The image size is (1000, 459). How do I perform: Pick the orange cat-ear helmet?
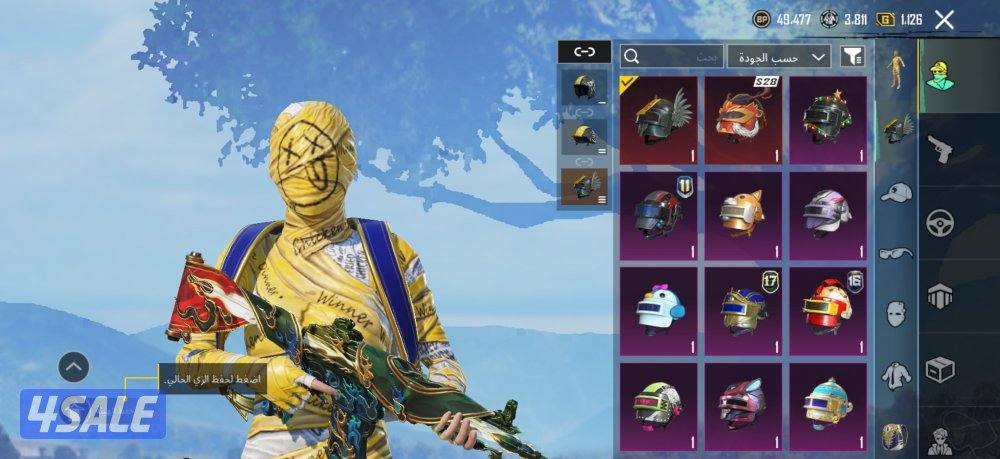coord(743,214)
